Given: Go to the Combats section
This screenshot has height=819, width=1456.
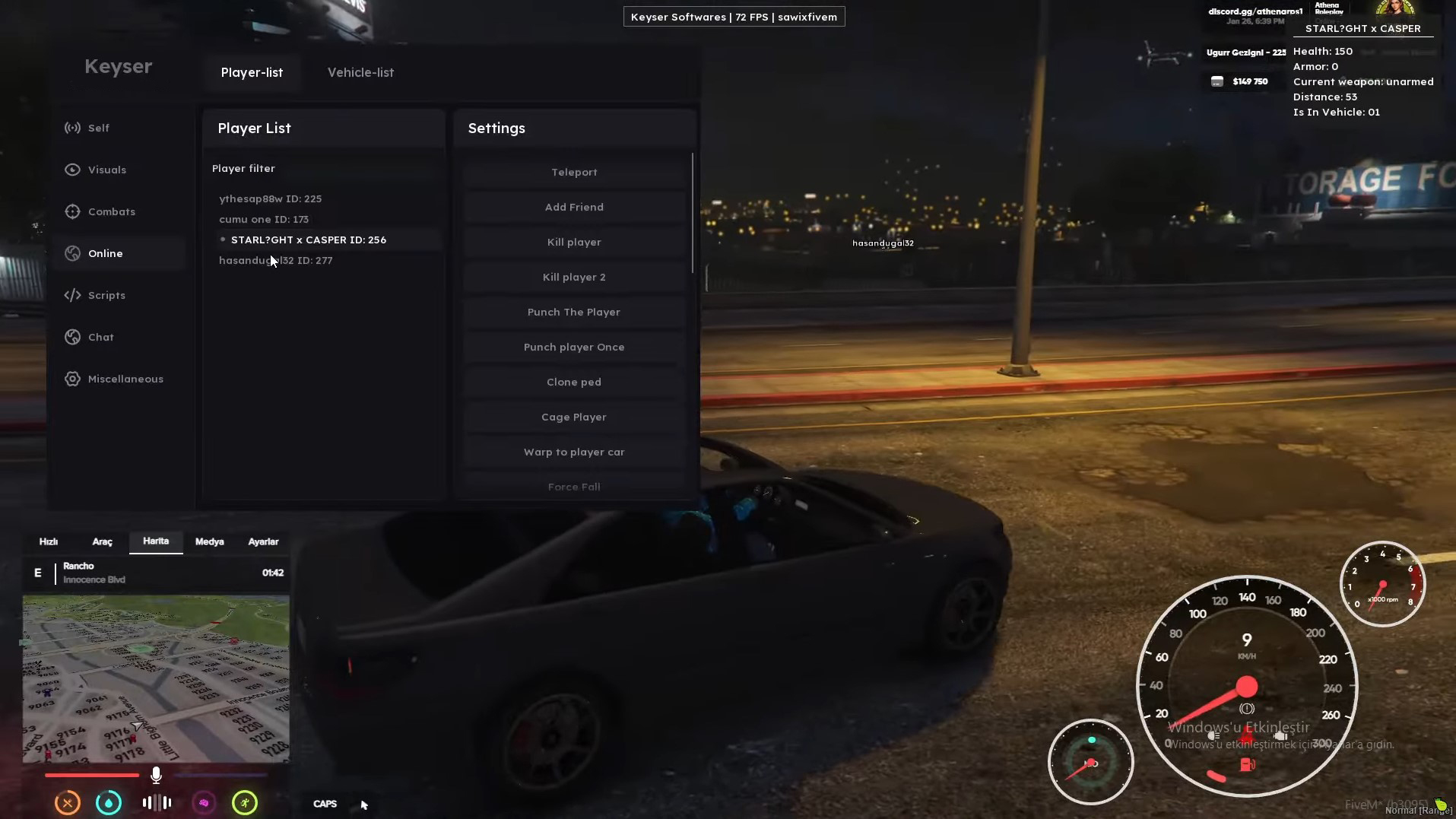Looking at the screenshot, I should 111,211.
